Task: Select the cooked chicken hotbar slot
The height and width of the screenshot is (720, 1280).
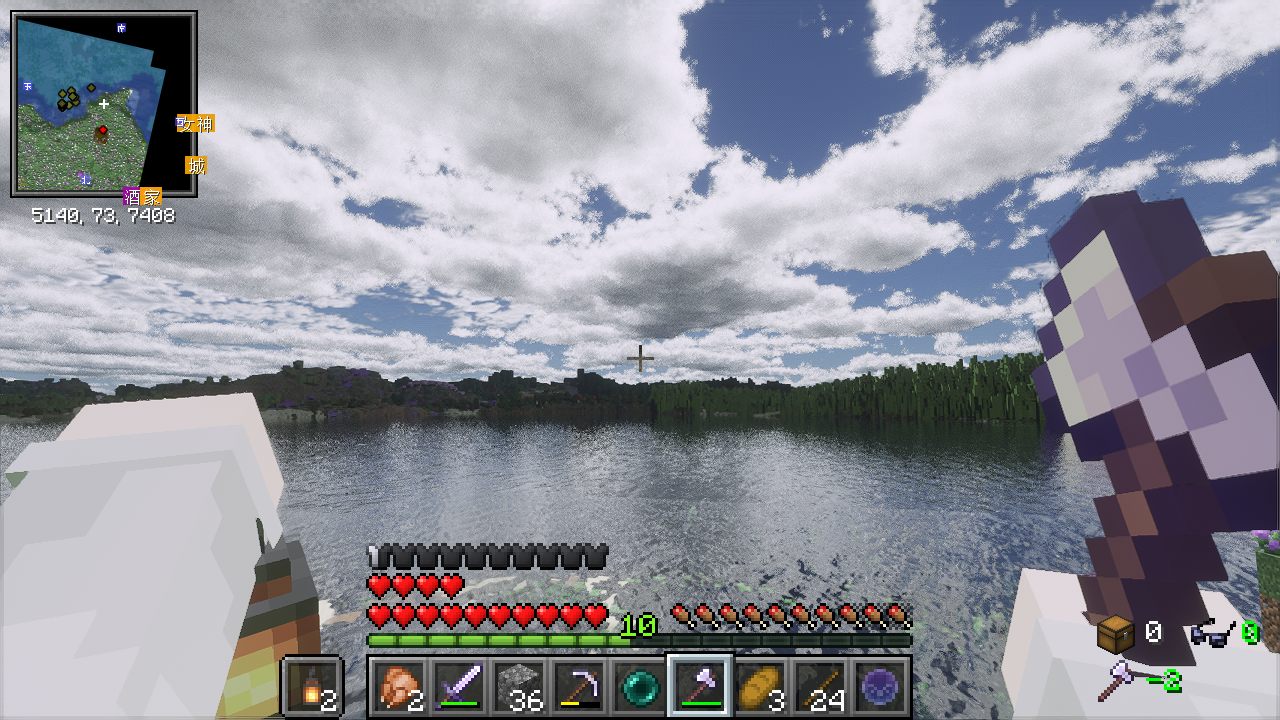Action: click(397, 686)
